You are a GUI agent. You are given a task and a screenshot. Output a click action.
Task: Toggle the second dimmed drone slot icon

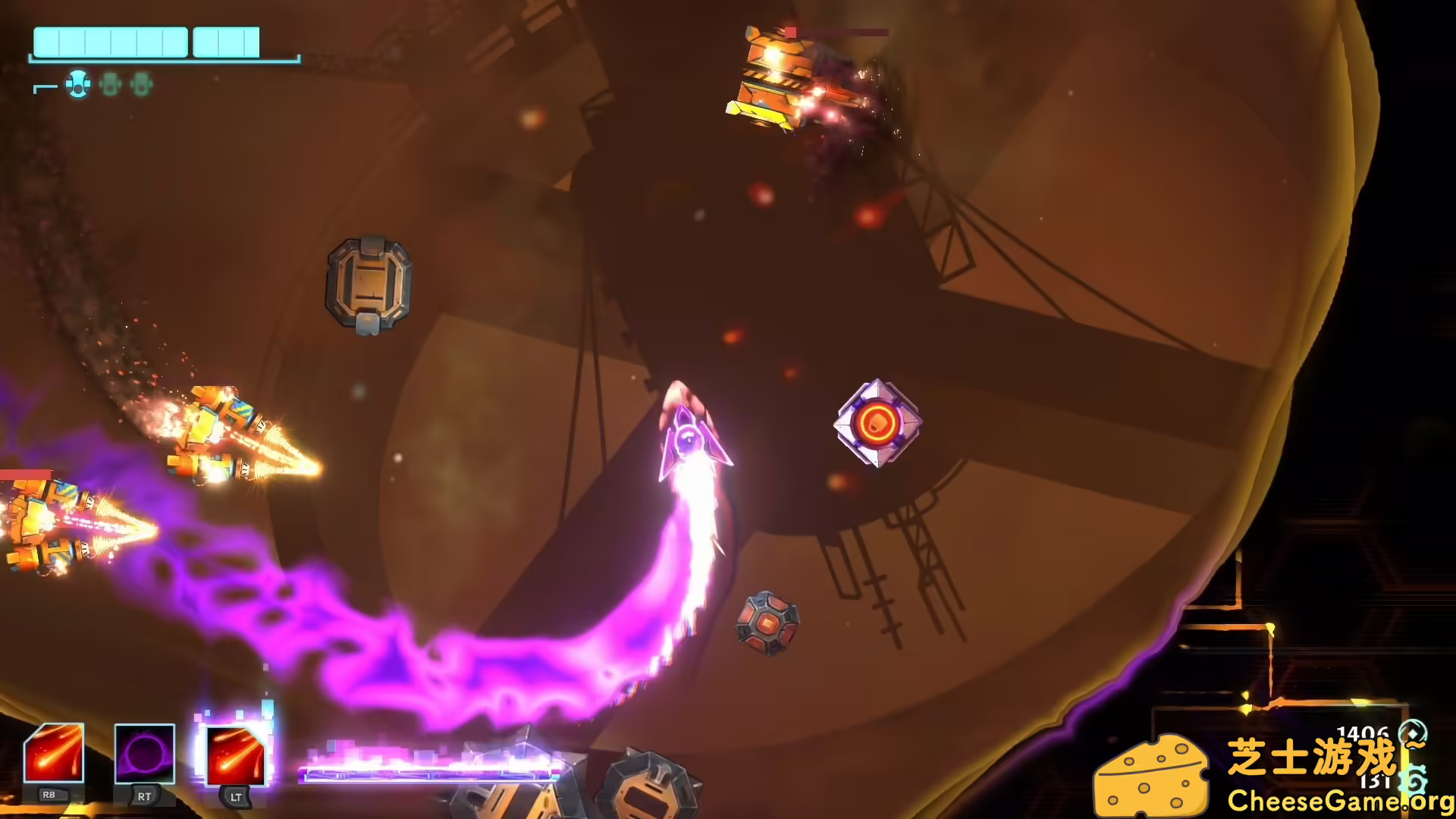[140, 86]
